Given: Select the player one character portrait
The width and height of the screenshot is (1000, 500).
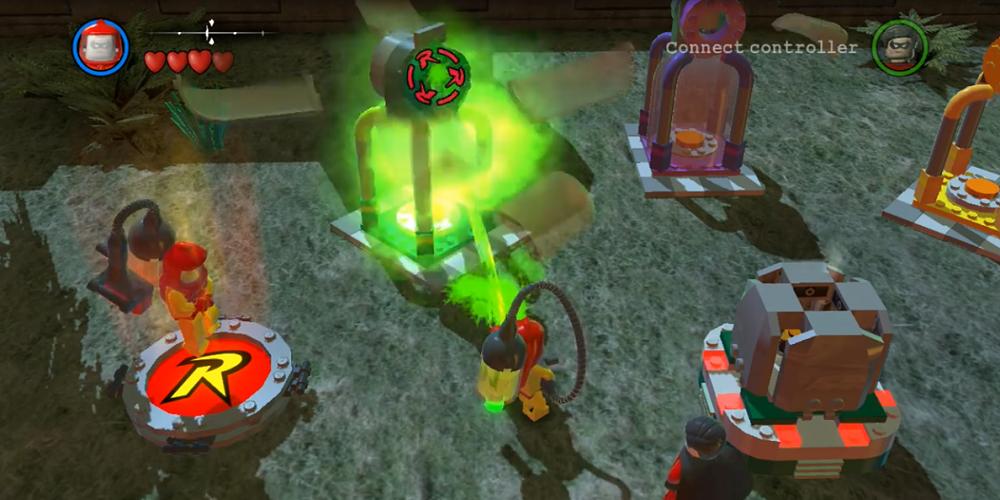Looking at the screenshot, I should click(x=100, y=47).
